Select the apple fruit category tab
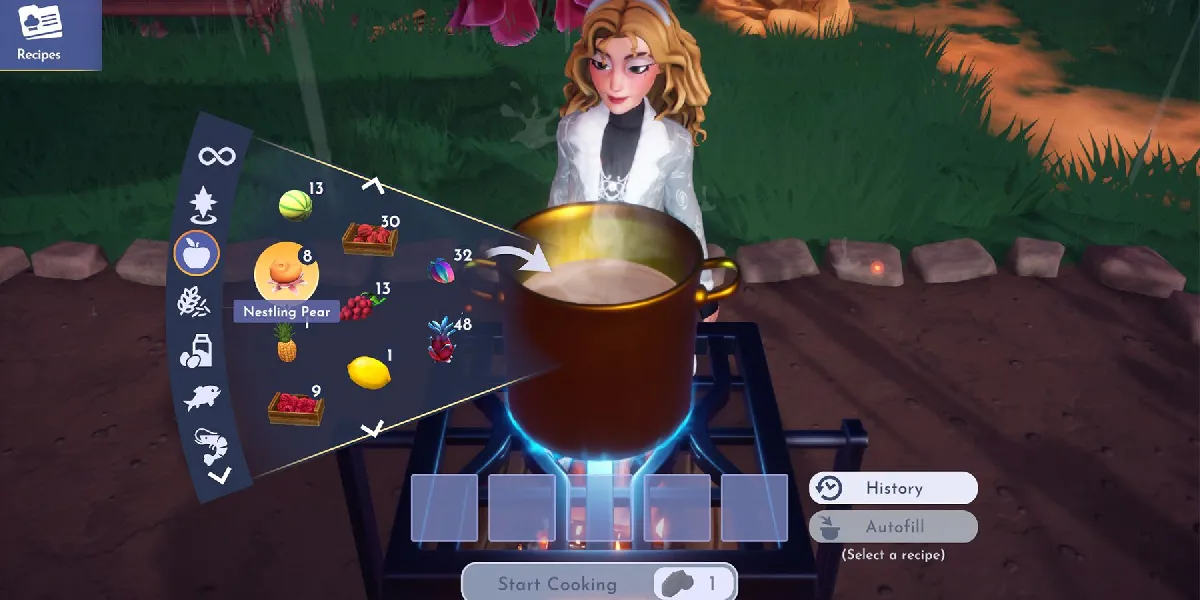This screenshot has height=600, width=1200. [196, 252]
